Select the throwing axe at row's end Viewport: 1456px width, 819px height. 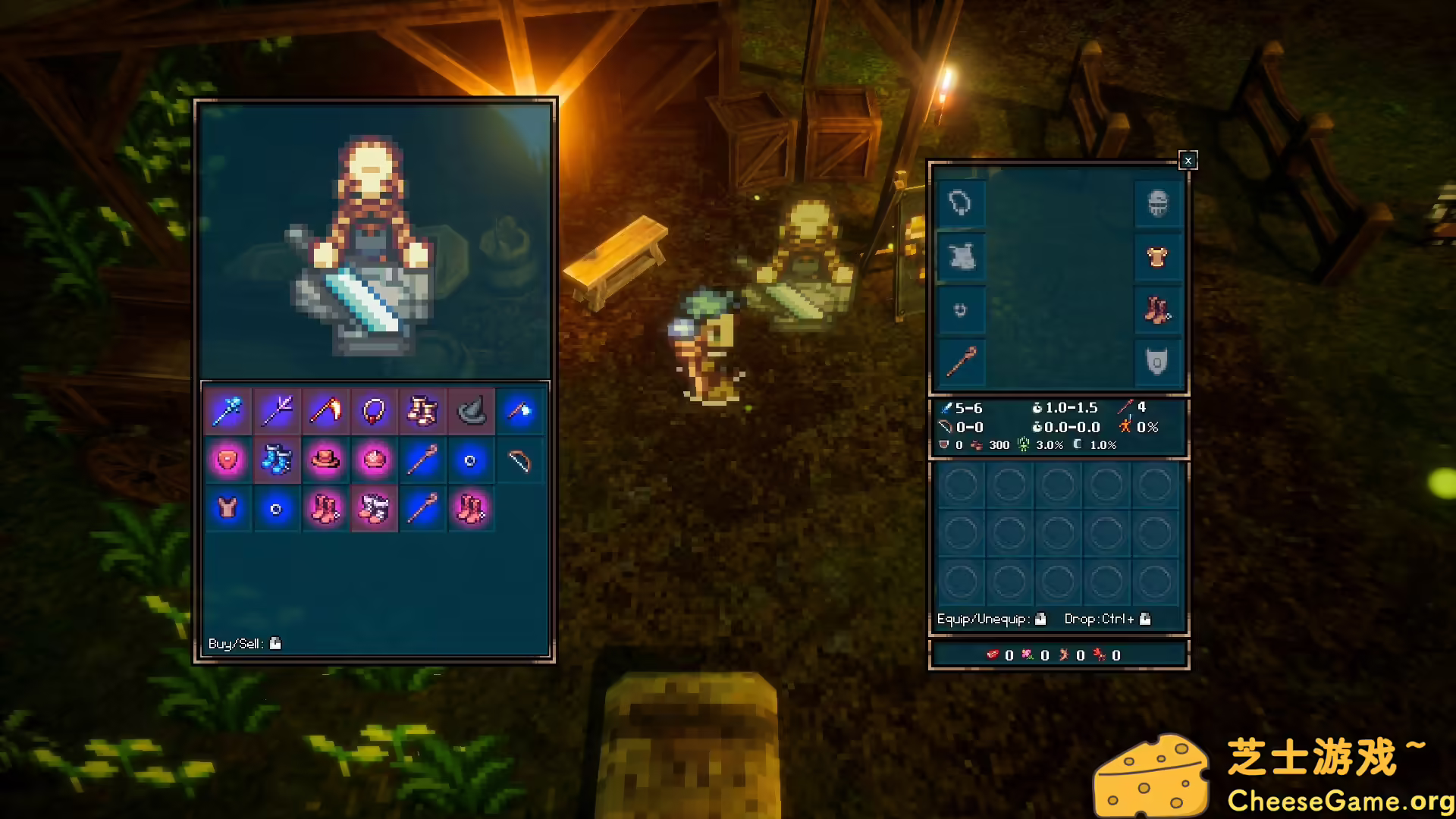click(519, 410)
